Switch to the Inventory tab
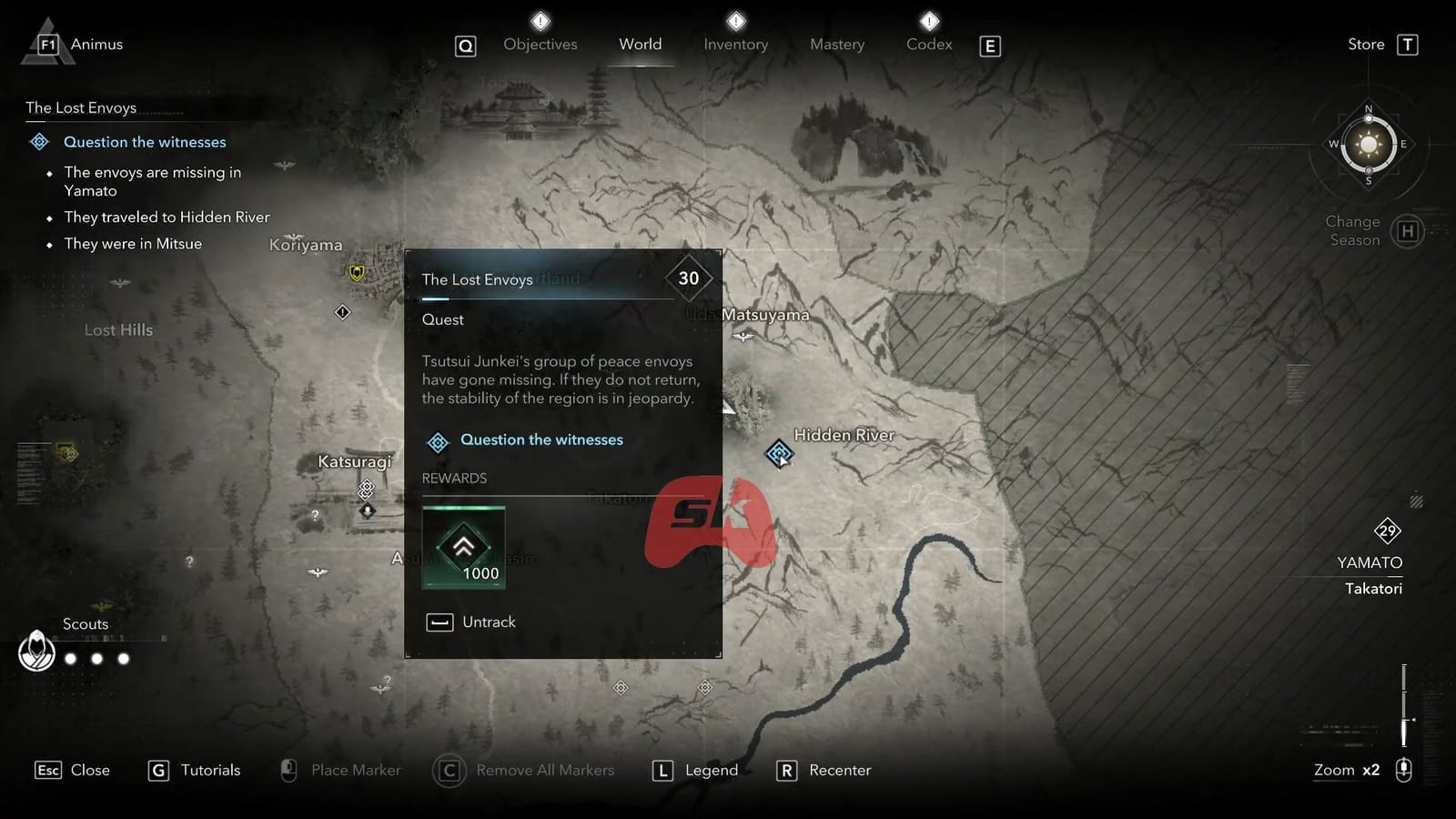 click(735, 44)
